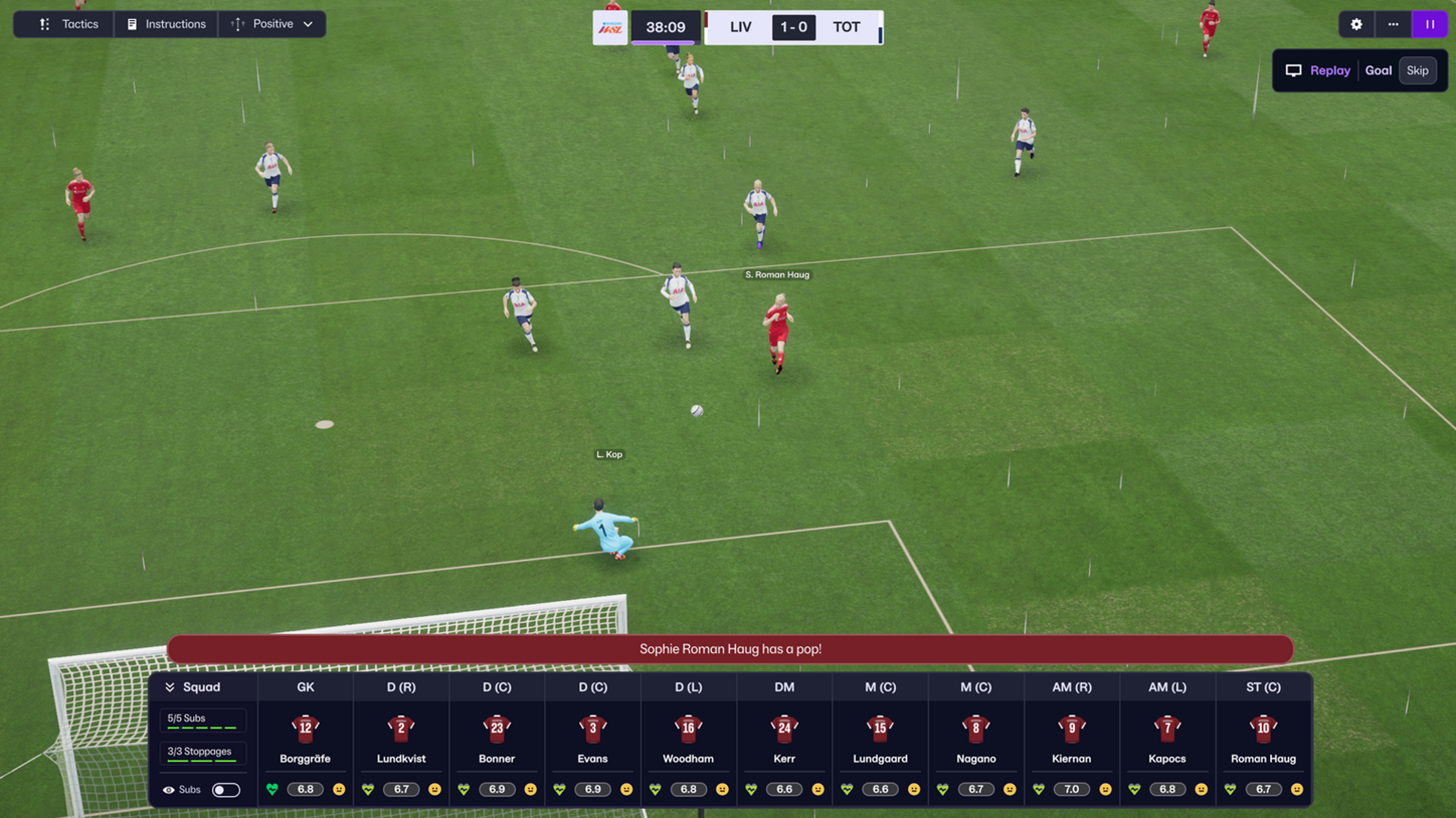The width and height of the screenshot is (1456, 818).
Task: Open the Positive mentality dropdown
Action: coord(273,25)
